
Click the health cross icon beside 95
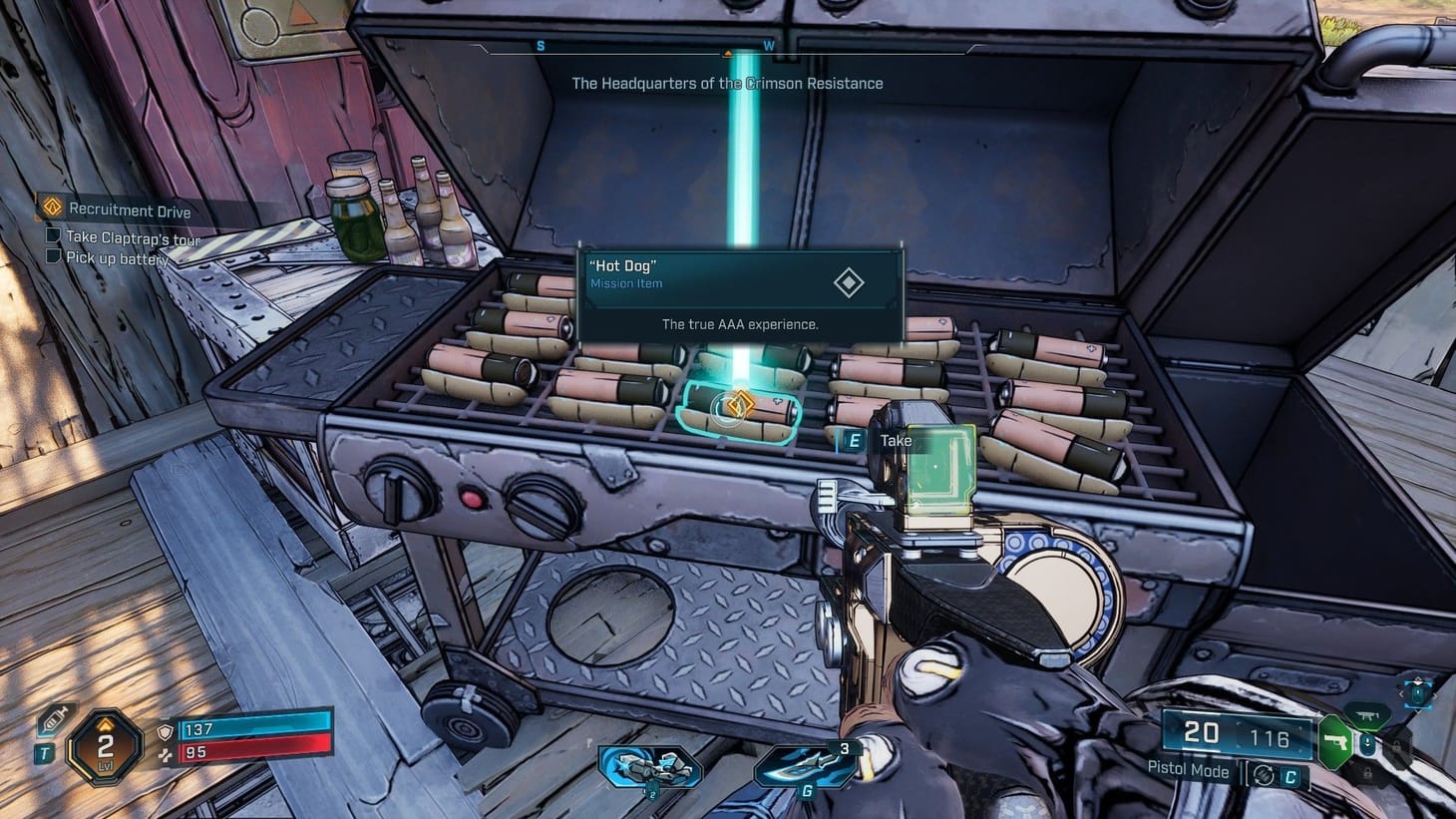click(166, 756)
